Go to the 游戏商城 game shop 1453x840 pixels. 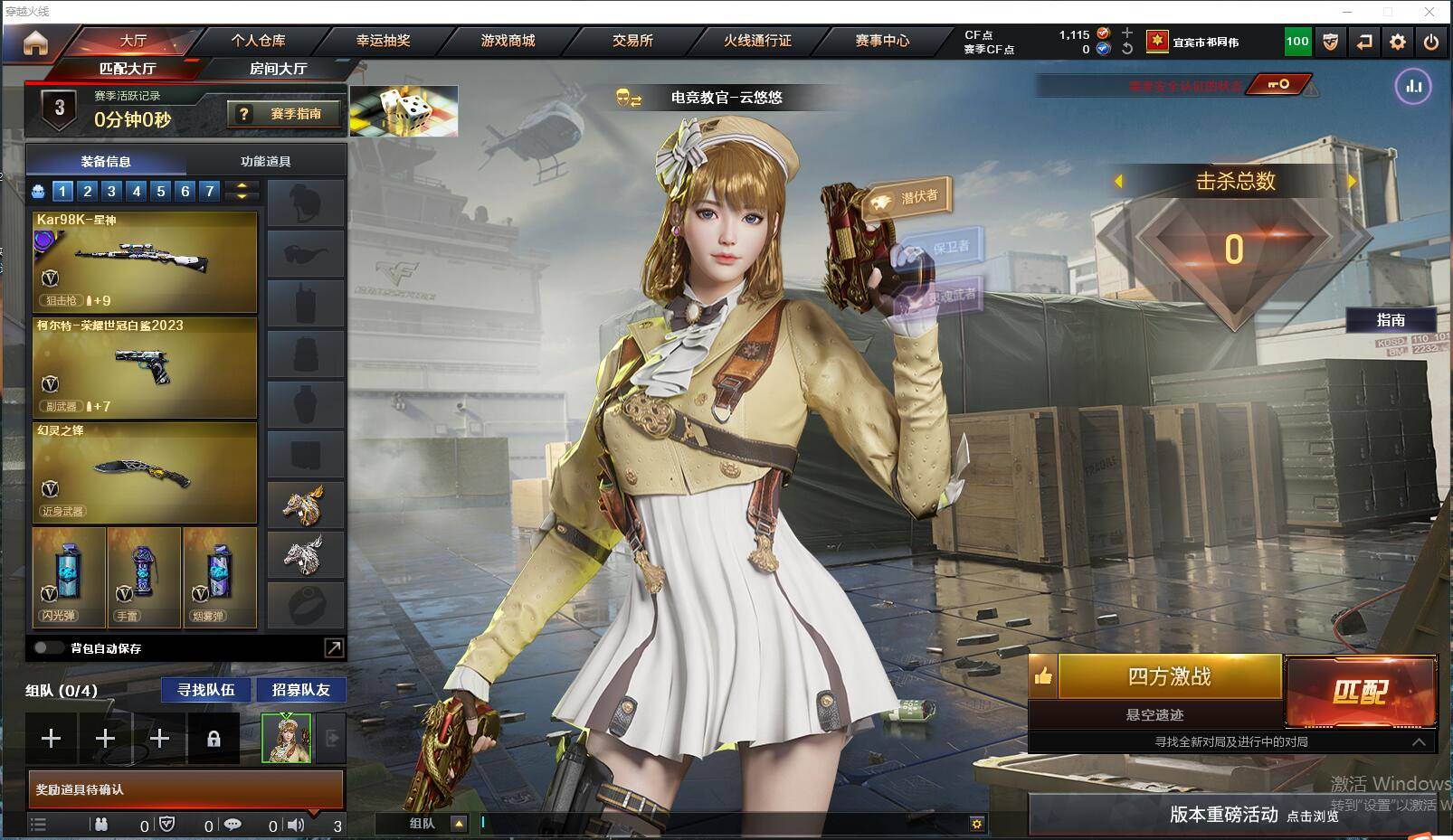[x=508, y=41]
